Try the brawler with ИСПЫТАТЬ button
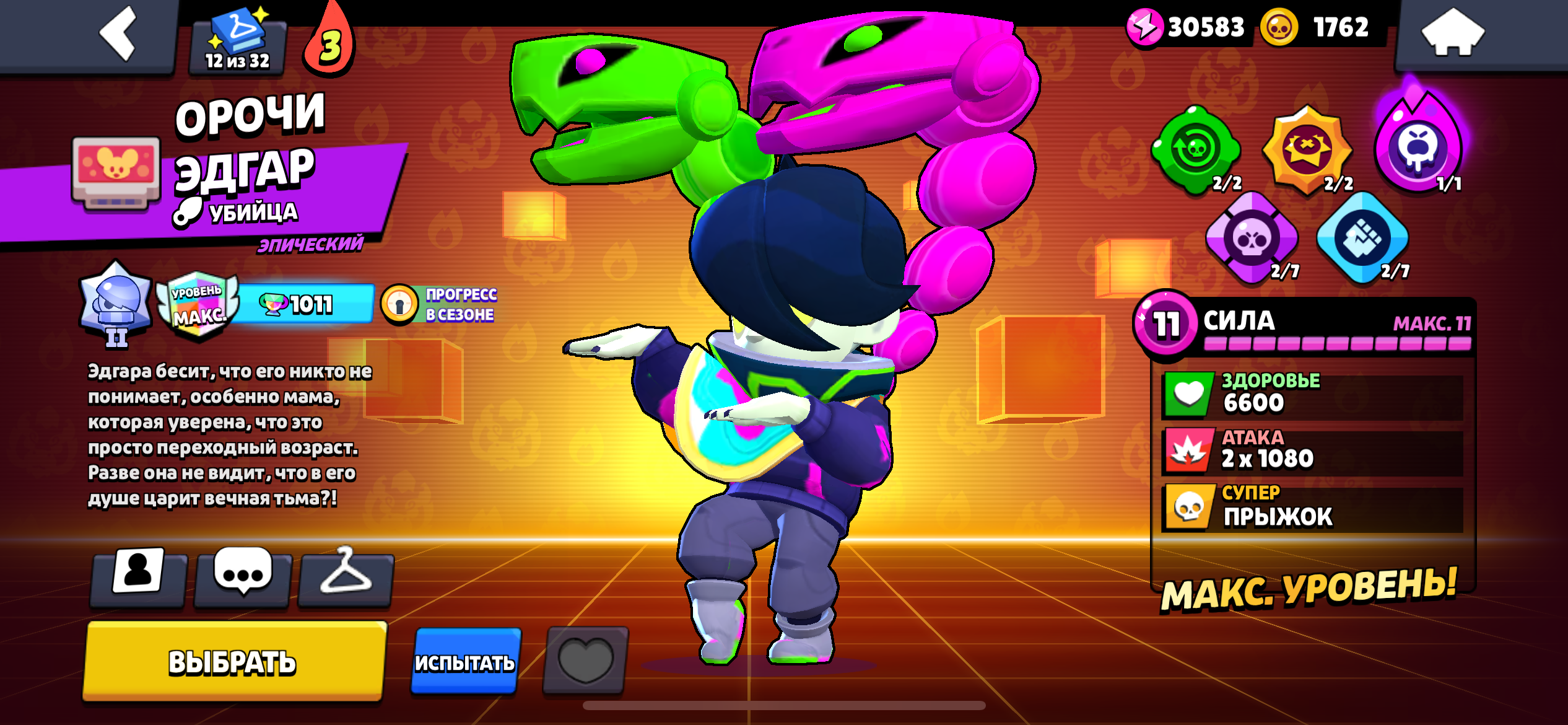 click(465, 662)
